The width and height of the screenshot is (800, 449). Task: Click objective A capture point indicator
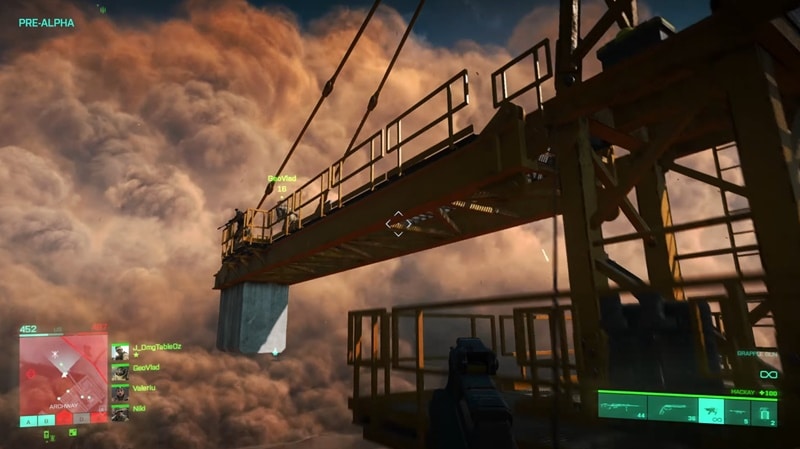[x=27, y=420]
